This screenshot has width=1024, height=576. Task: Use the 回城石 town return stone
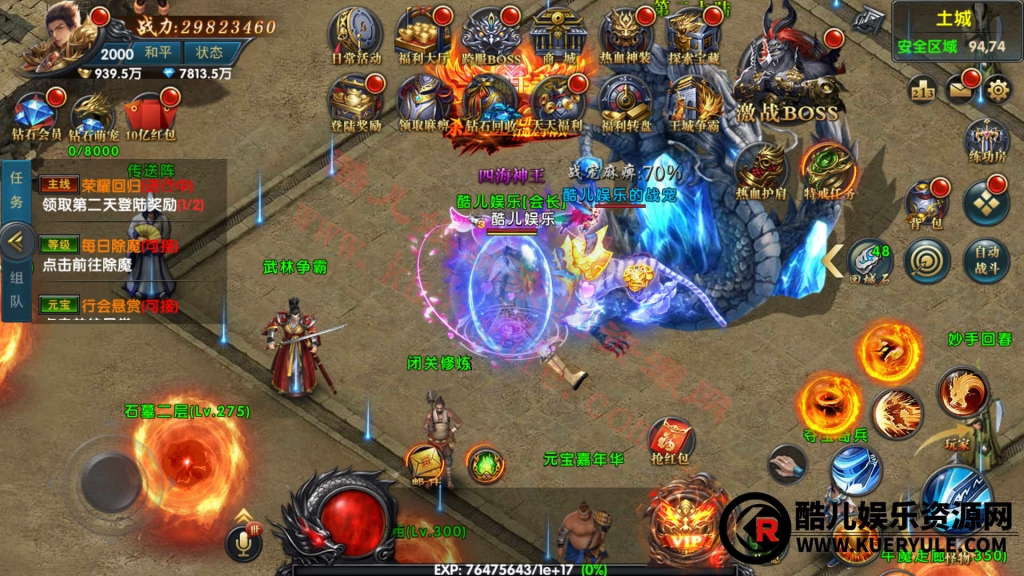coord(869,260)
